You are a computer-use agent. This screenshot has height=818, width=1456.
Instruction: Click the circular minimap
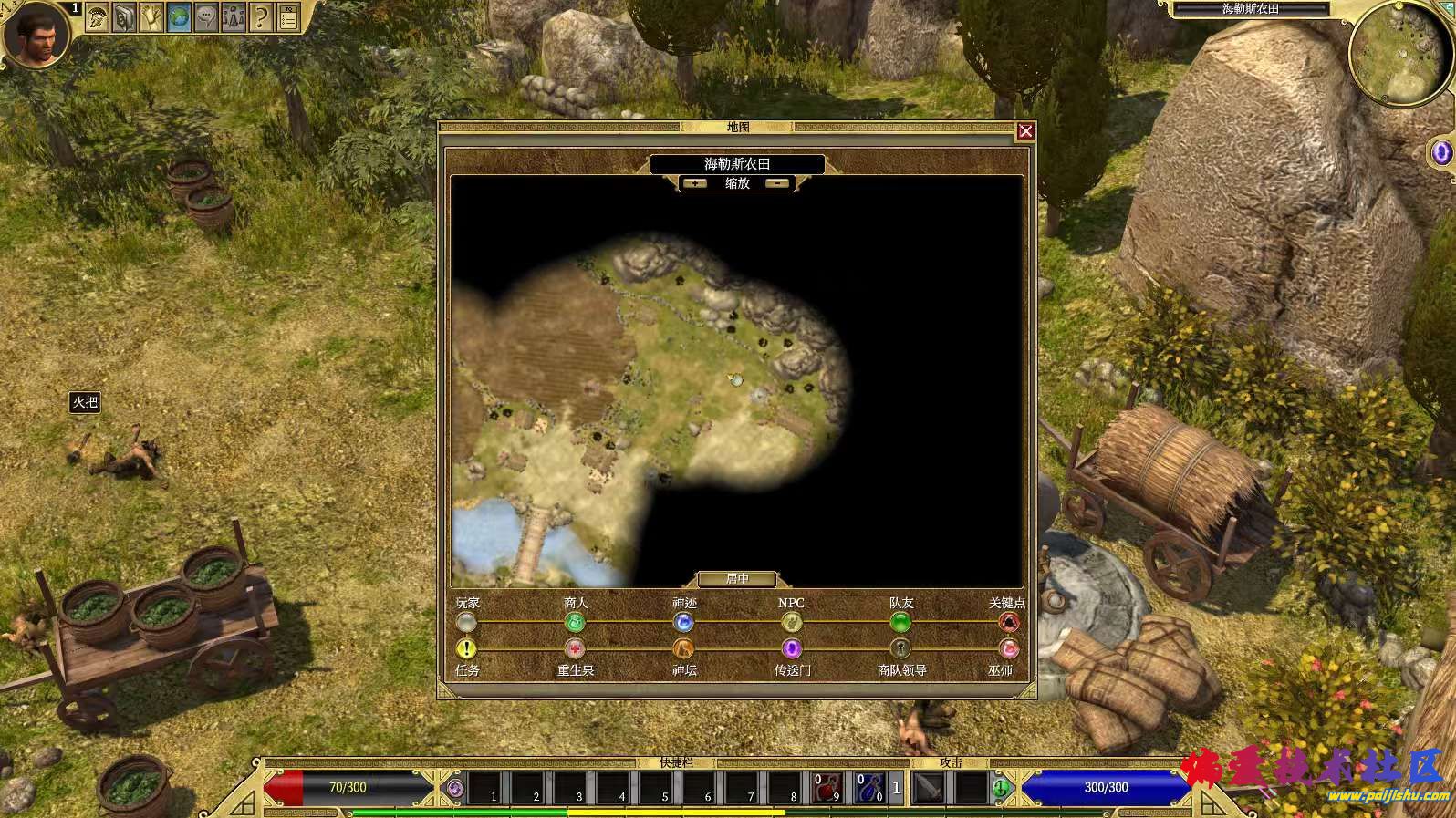click(1390, 55)
